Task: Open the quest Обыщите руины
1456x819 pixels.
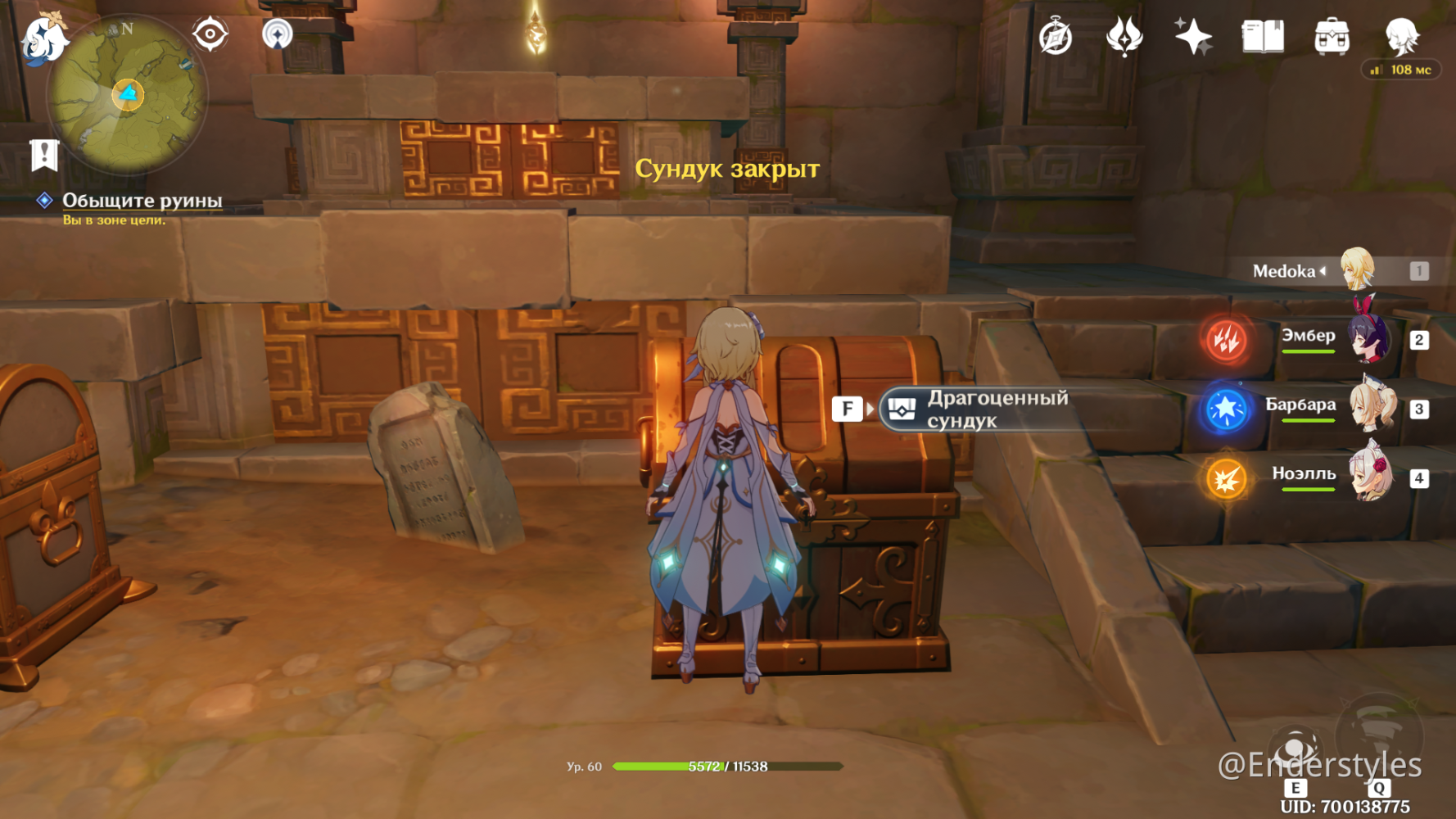Action: [142, 200]
